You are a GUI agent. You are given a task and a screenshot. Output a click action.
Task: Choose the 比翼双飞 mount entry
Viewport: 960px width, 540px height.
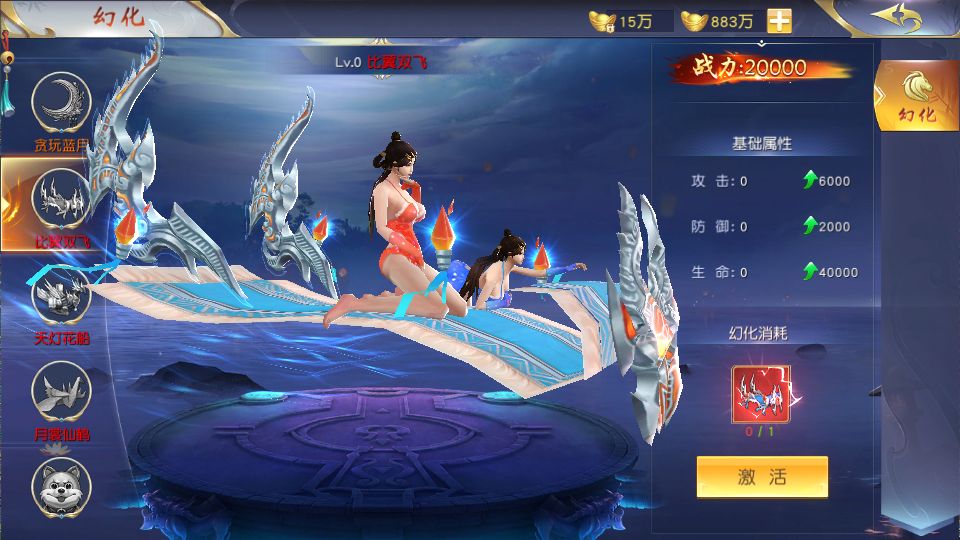click(62, 199)
